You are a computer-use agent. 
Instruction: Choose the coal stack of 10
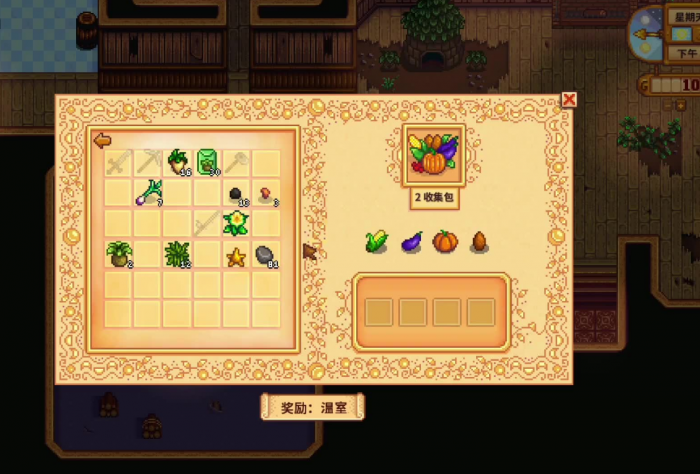[238, 193]
